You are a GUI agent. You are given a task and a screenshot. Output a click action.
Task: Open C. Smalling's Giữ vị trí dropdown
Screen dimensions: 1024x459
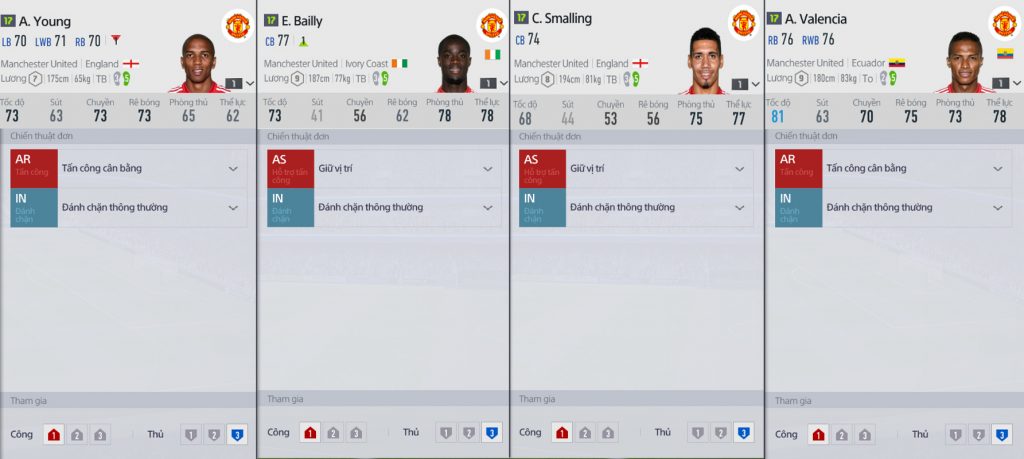point(740,168)
